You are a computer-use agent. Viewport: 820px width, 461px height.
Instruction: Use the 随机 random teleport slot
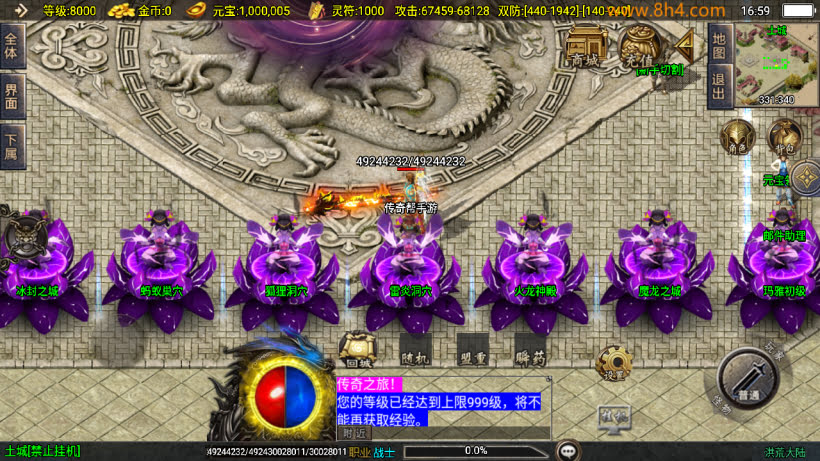pyautogui.click(x=414, y=349)
